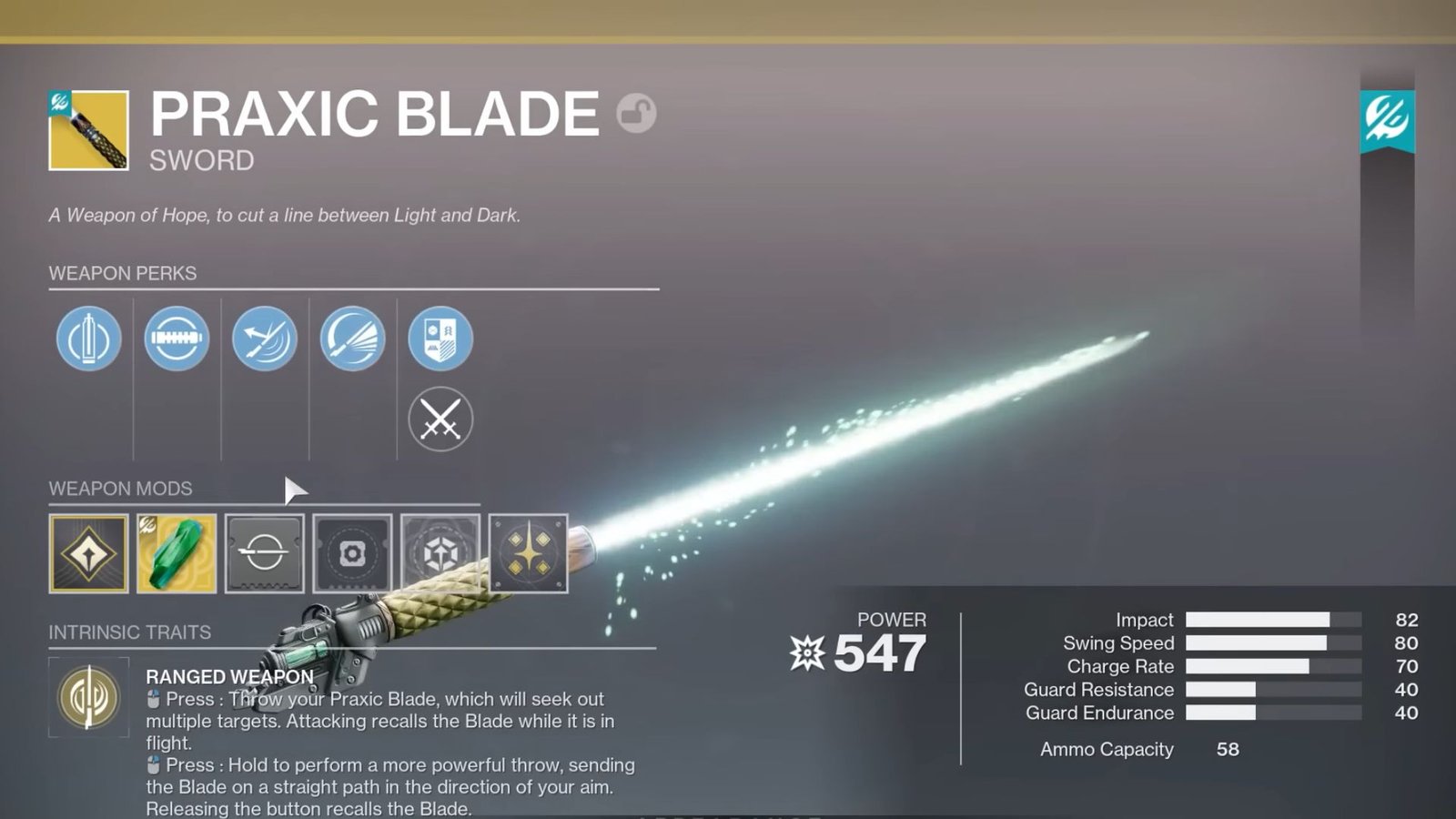Select the crossed swords kill tracker icon
The image size is (1456, 819).
click(440, 420)
